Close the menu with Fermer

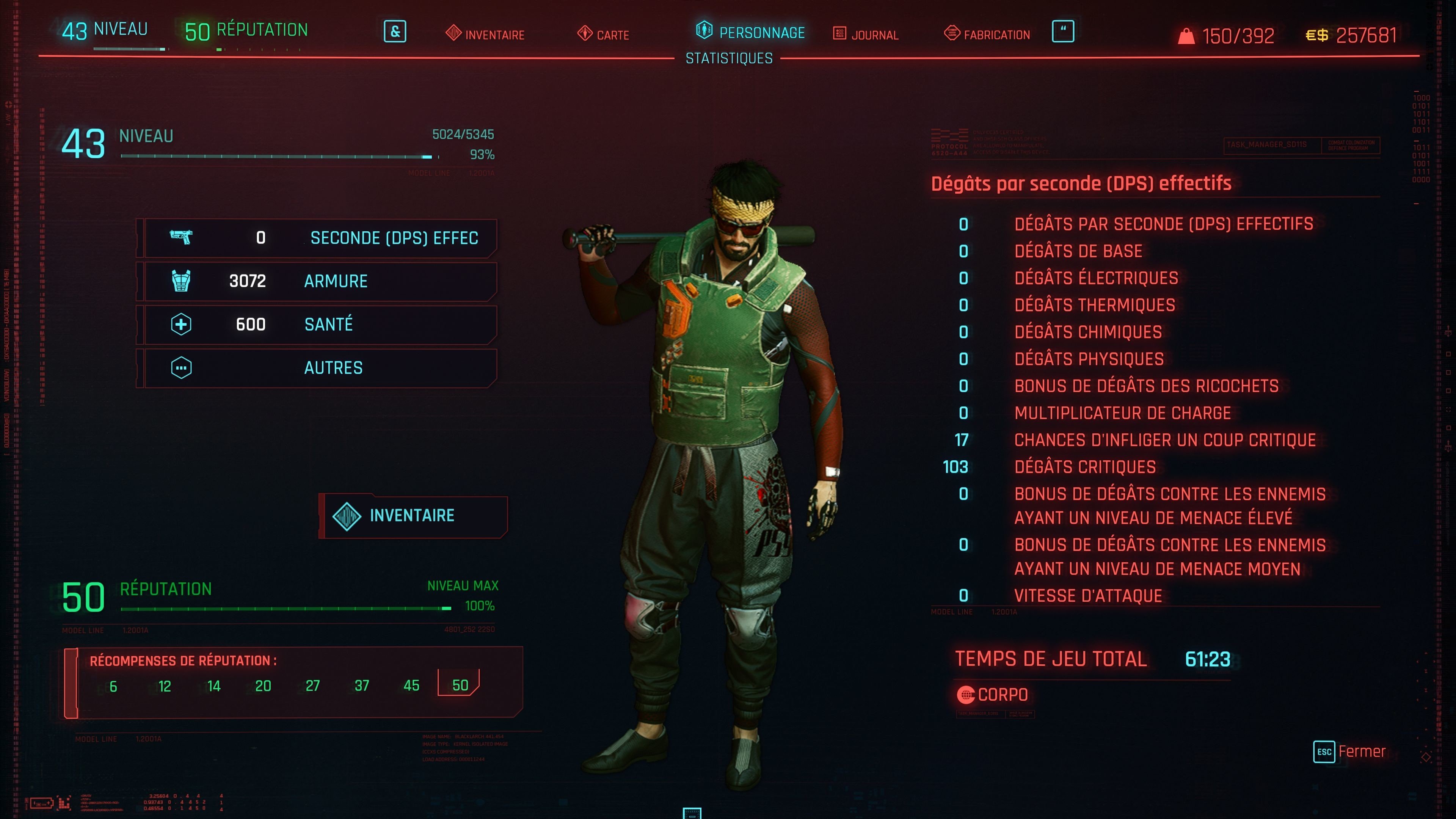(x=1350, y=752)
